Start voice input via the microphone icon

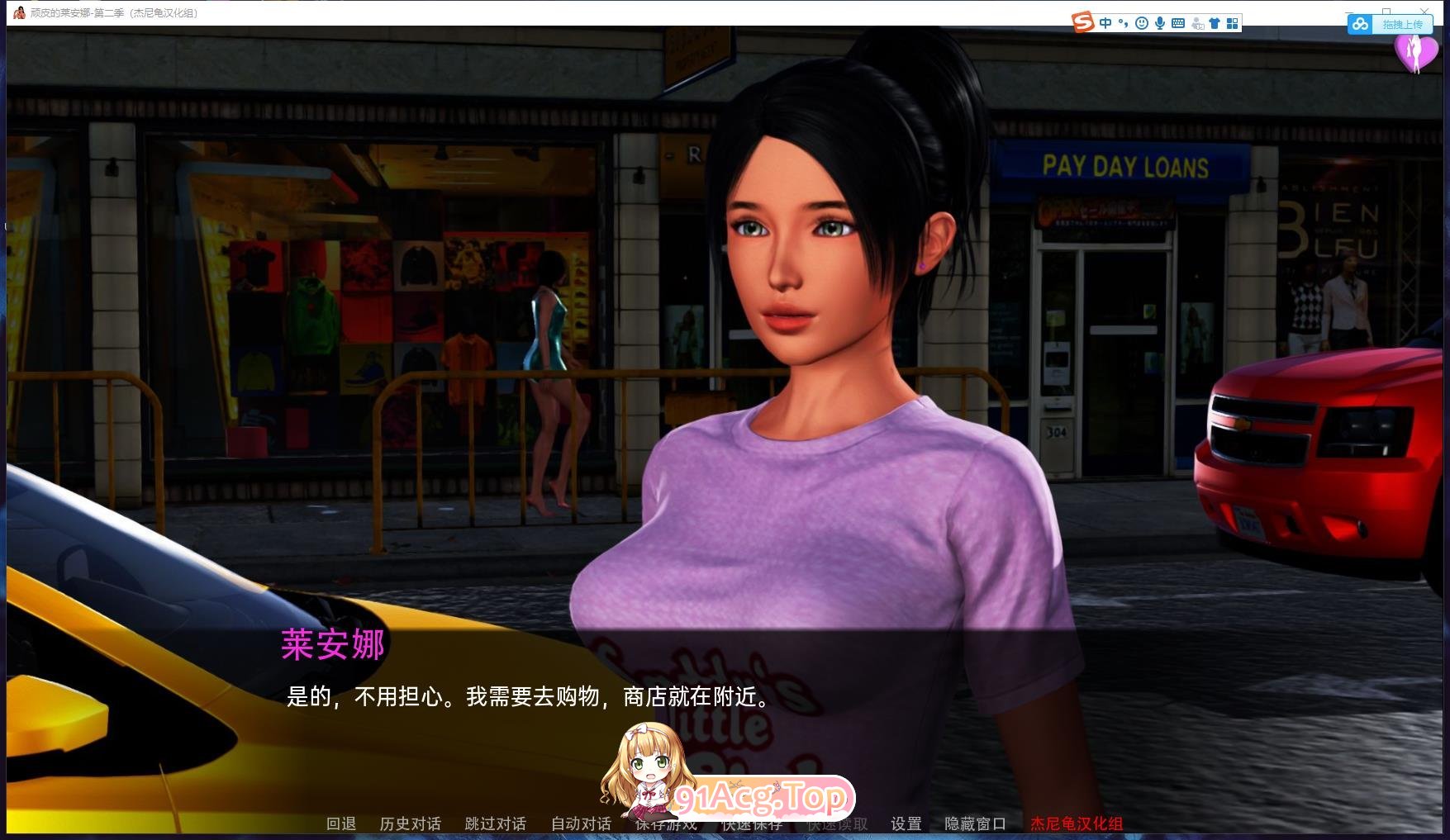point(1159,23)
